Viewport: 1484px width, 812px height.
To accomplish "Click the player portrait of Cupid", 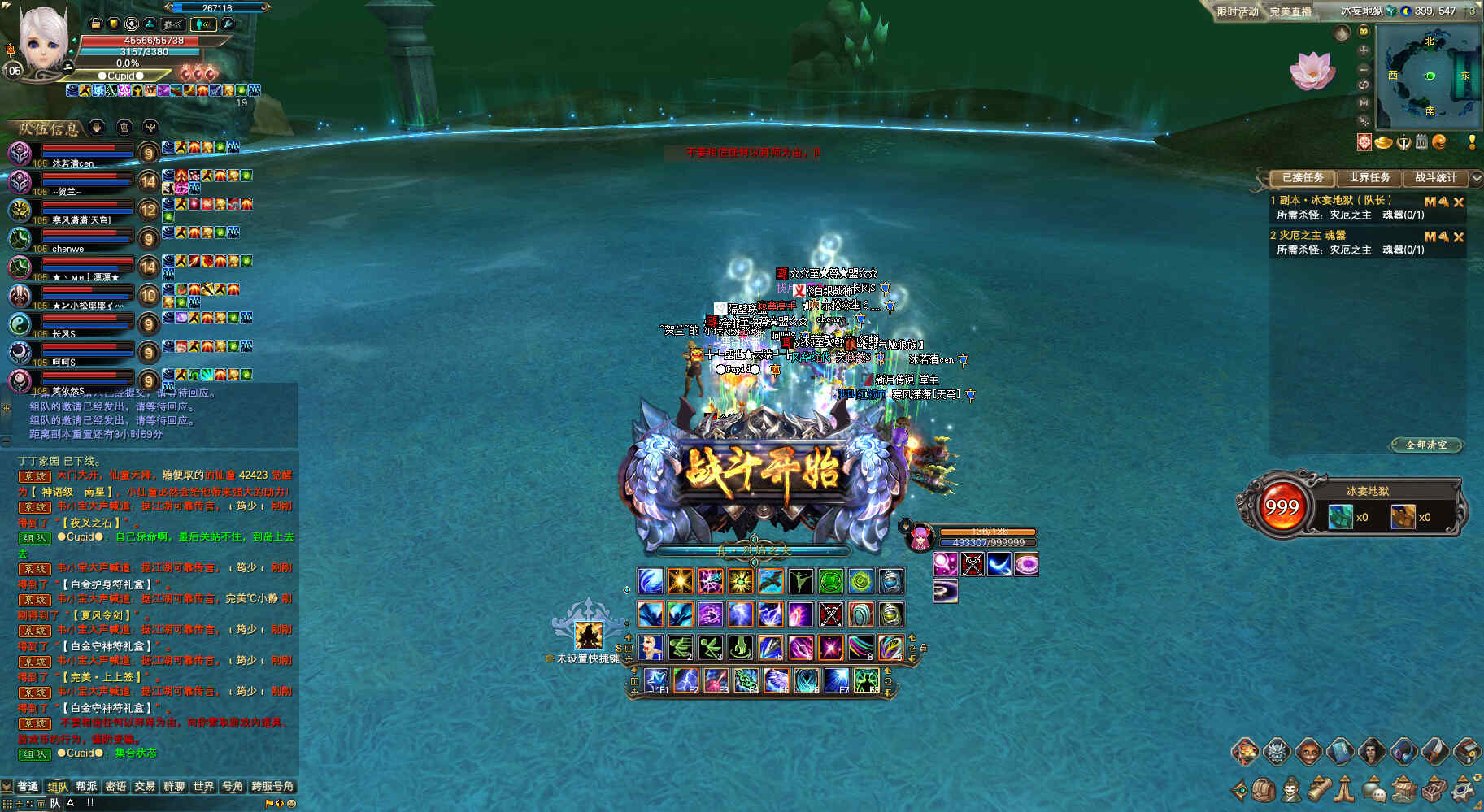I will pos(42,42).
